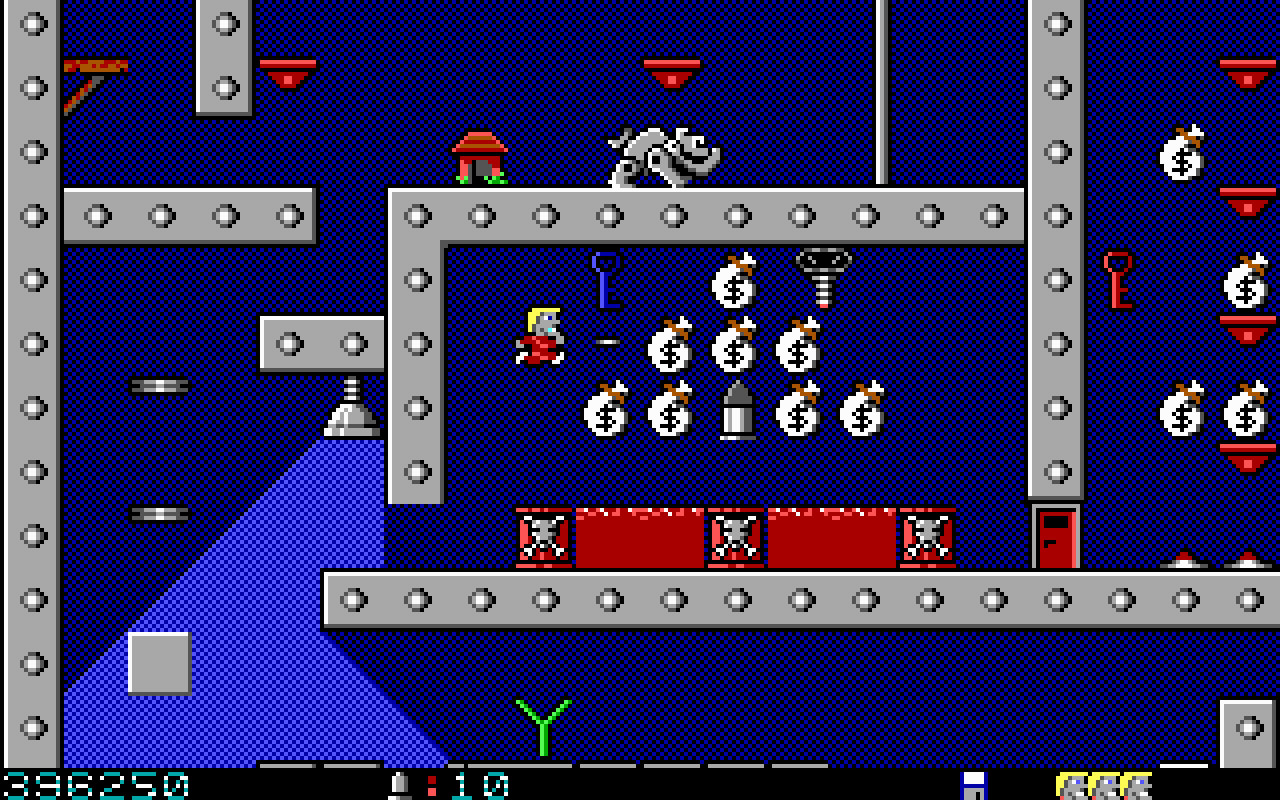Click the gray square block on the blue slope
The width and height of the screenshot is (1280, 800).
point(158,662)
